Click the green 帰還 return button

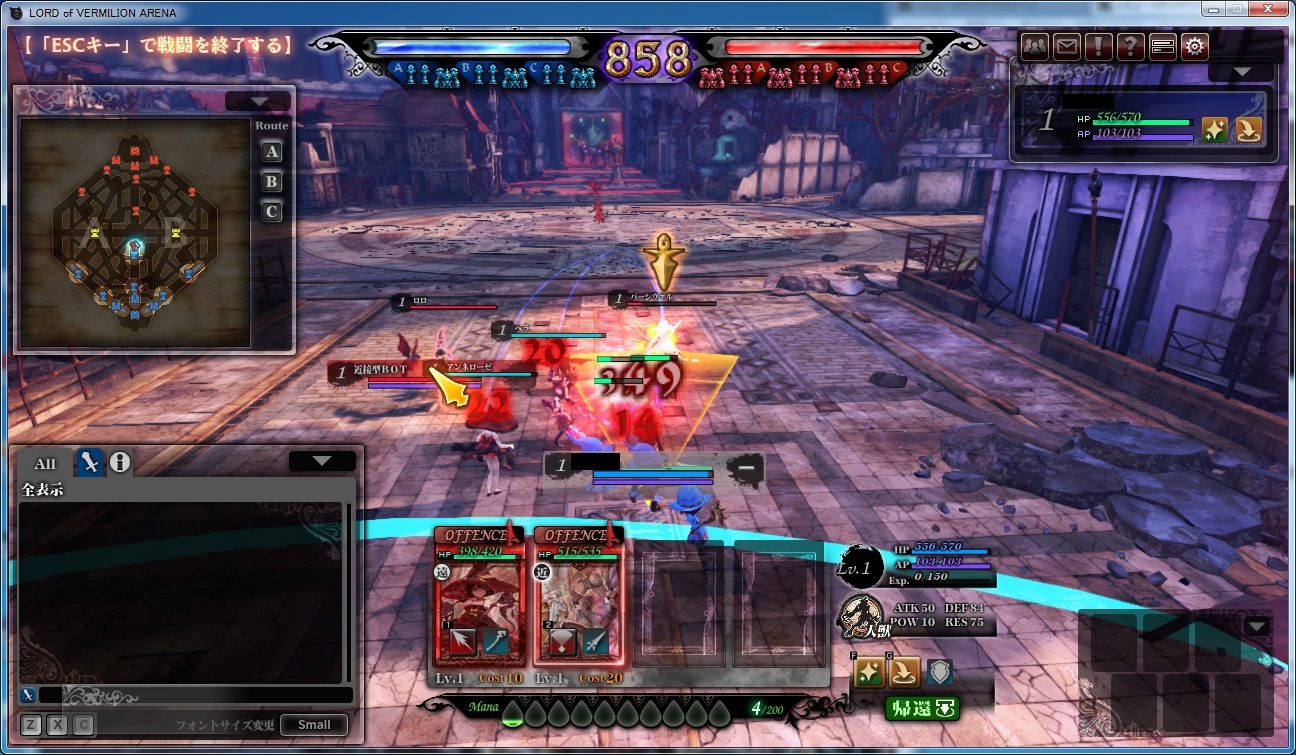click(922, 708)
